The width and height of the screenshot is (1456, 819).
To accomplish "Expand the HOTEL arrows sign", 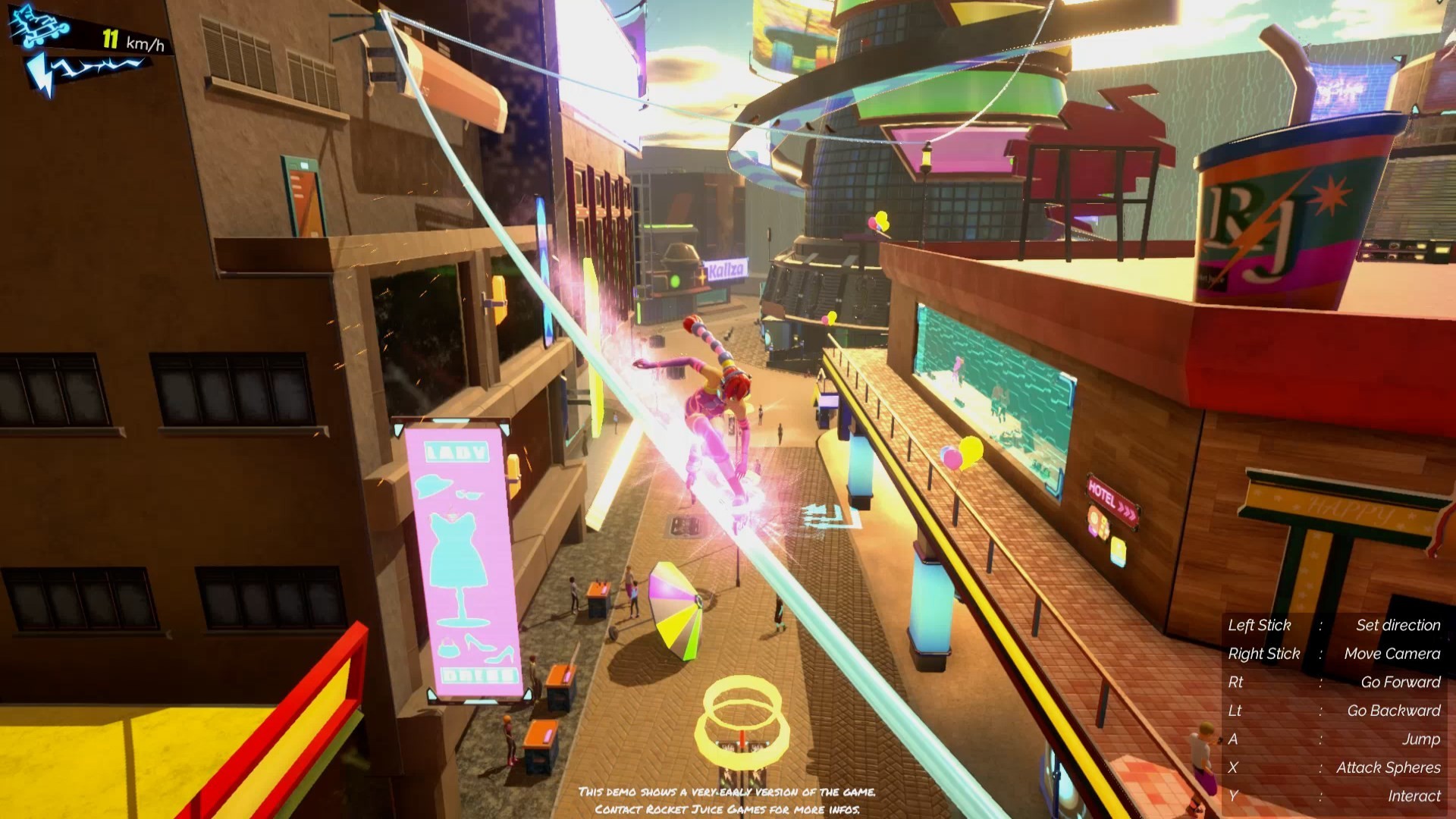I will tap(1112, 495).
